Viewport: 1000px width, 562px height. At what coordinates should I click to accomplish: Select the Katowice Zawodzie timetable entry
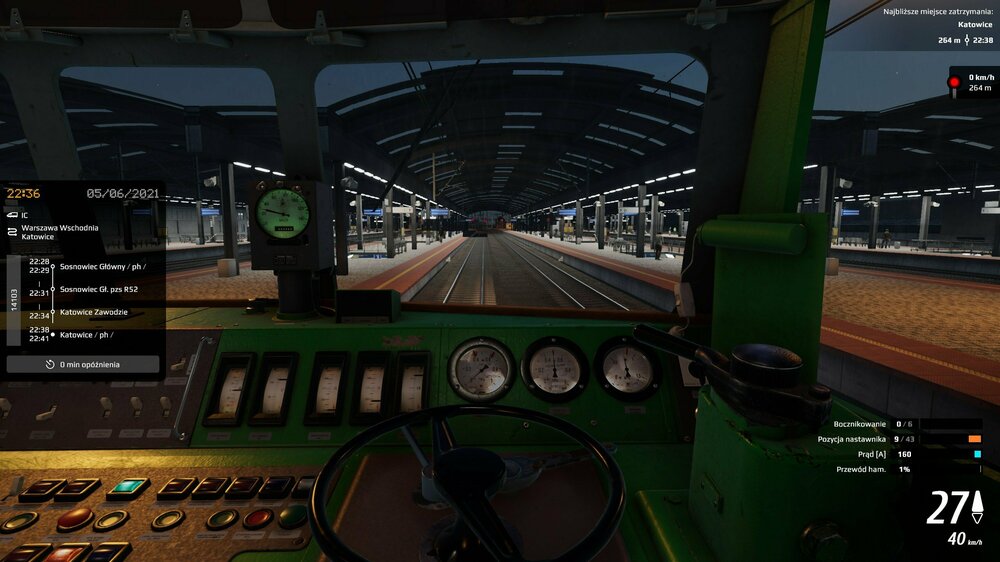(x=93, y=312)
